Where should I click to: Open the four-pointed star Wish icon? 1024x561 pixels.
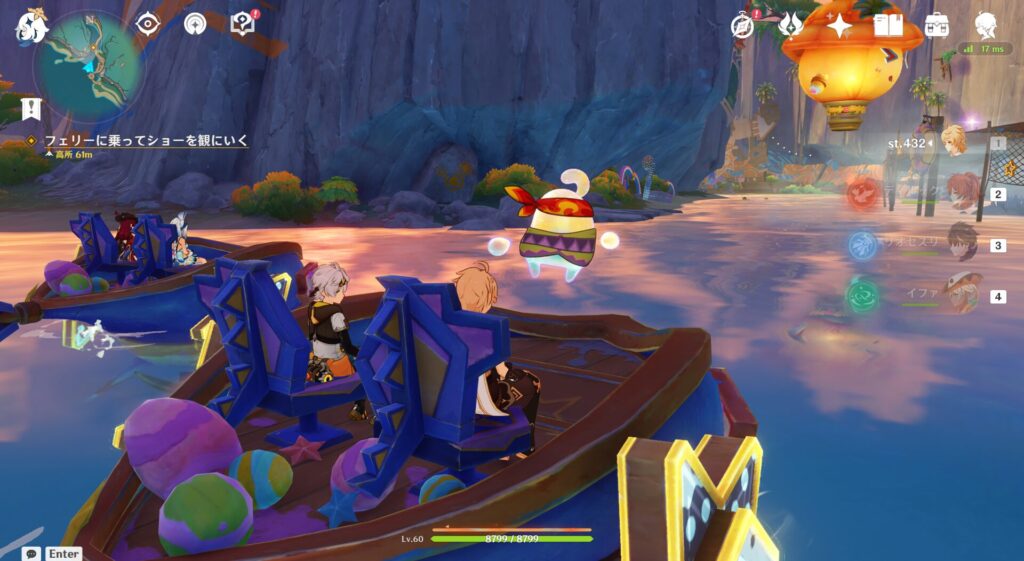pos(839,25)
